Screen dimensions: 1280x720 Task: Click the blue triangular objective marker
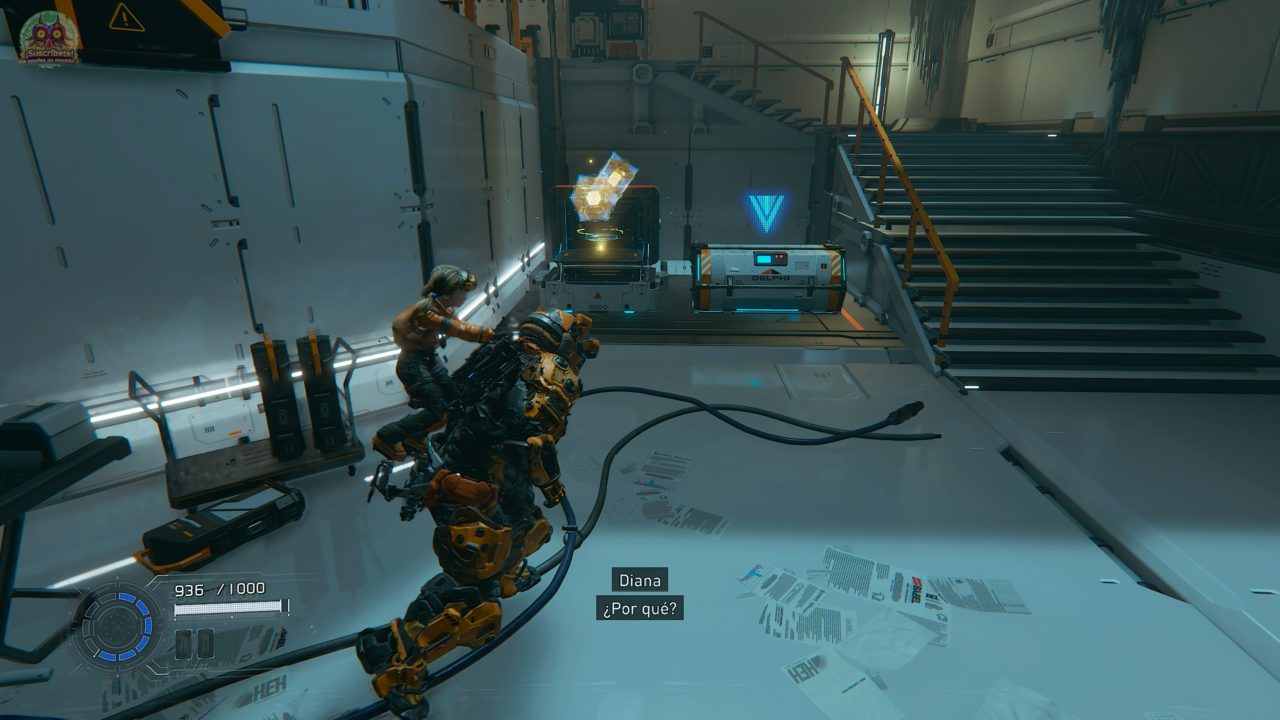[x=767, y=212]
